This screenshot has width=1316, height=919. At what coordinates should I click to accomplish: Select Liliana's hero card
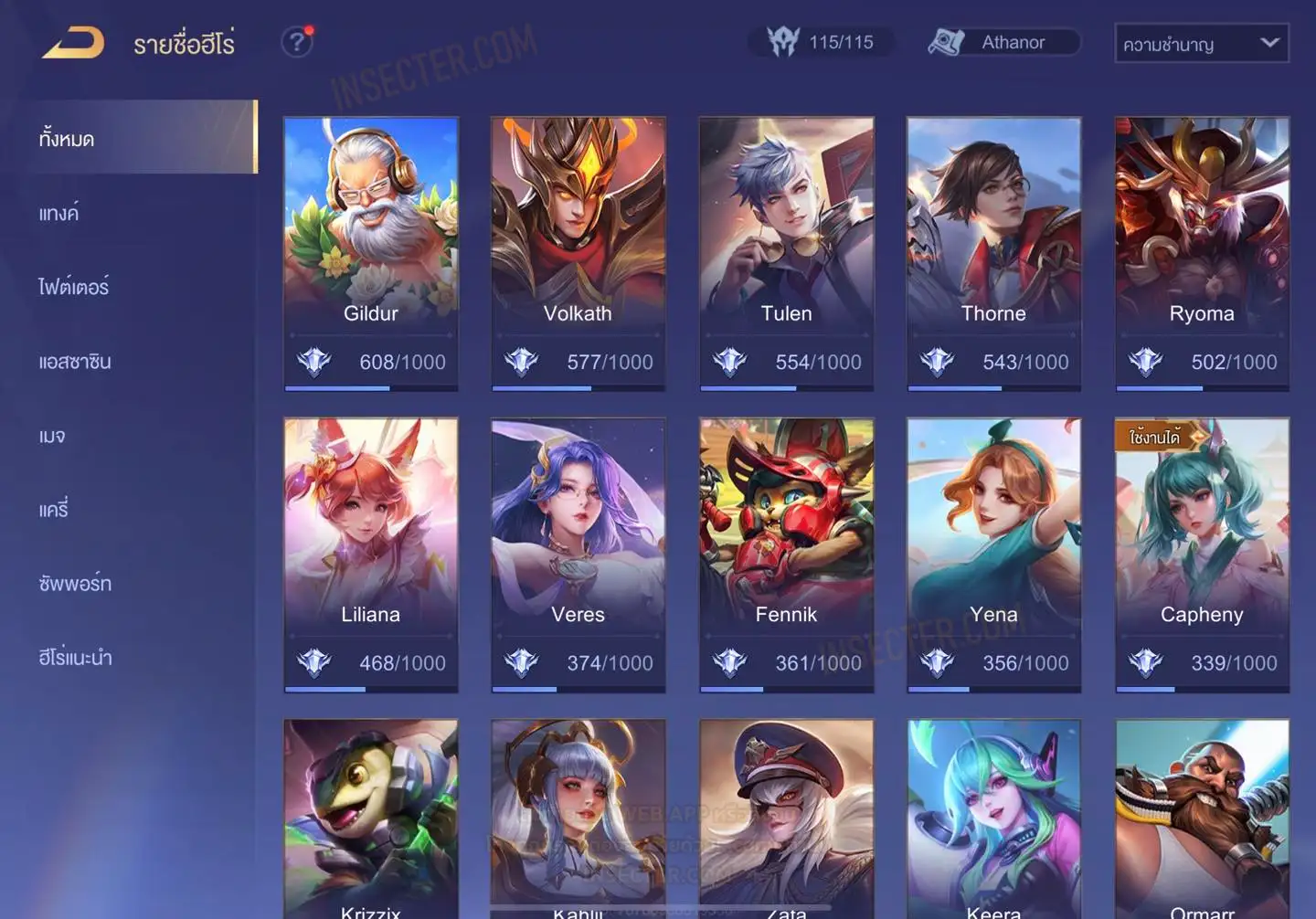(370, 555)
